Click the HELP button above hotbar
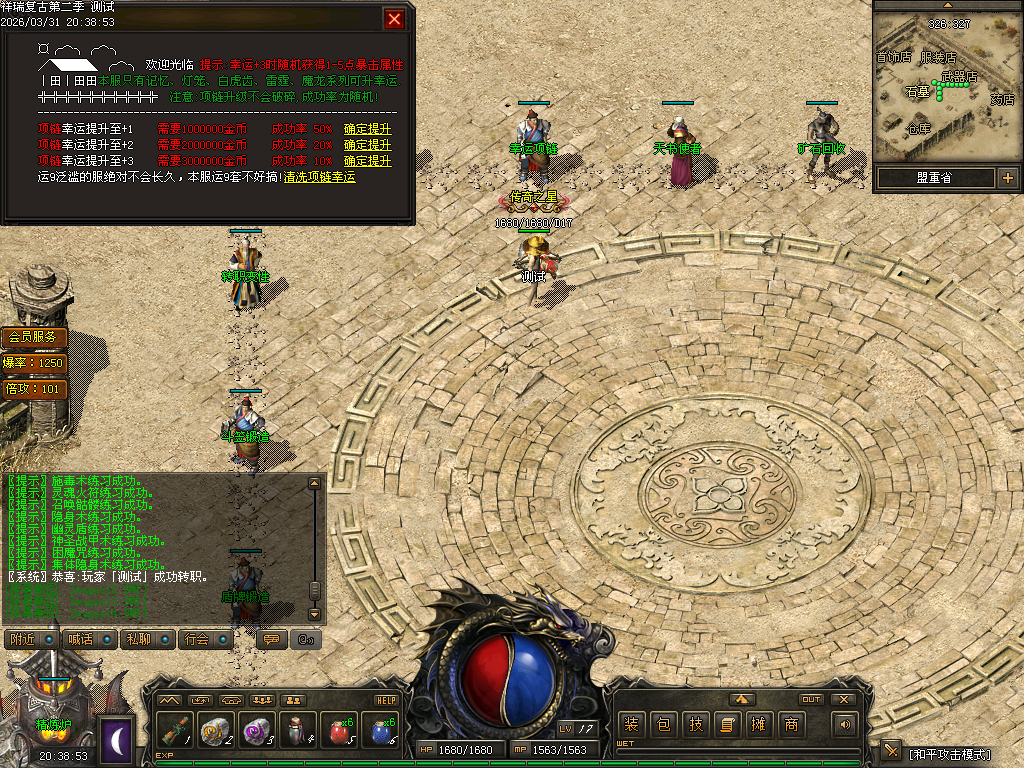 coord(386,700)
